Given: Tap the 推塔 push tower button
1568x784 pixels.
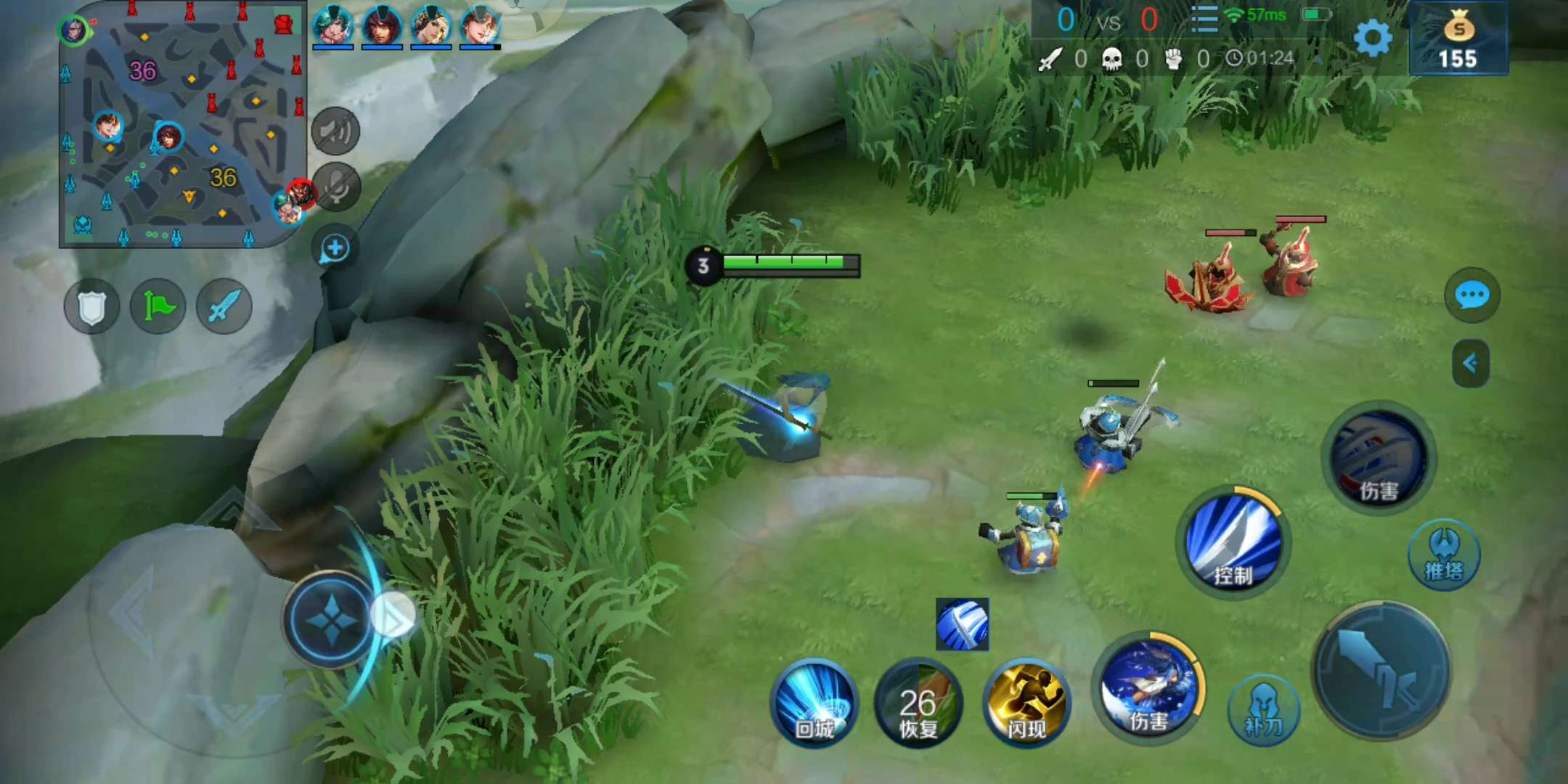Looking at the screenshot, I should pos(1445,555).
